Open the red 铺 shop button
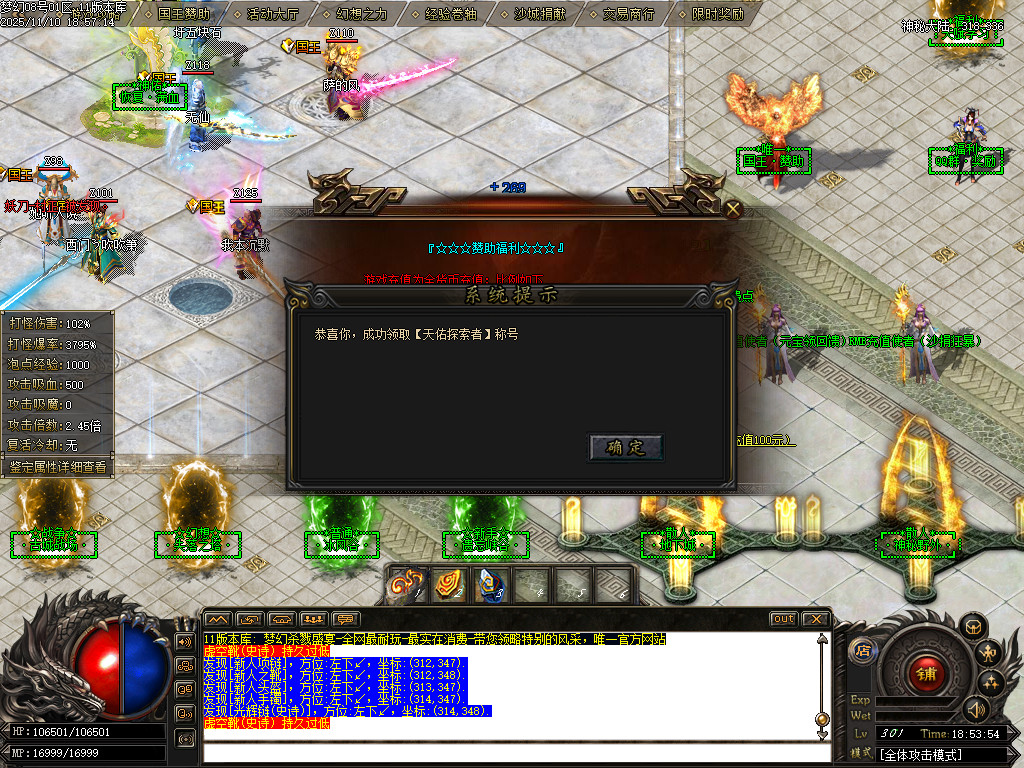 coord(925,673)
